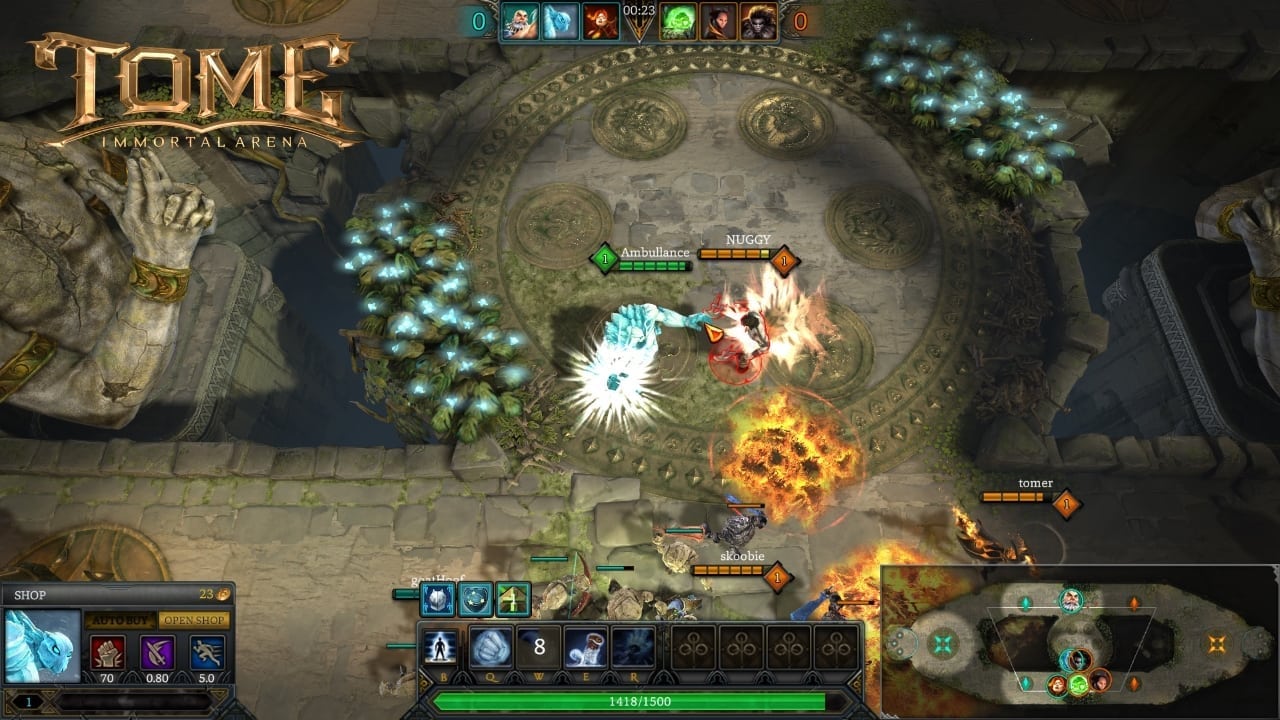Screen dimensions: 1280x720
Task: Select the bearded warrior ally portrait
Action: 521,21
